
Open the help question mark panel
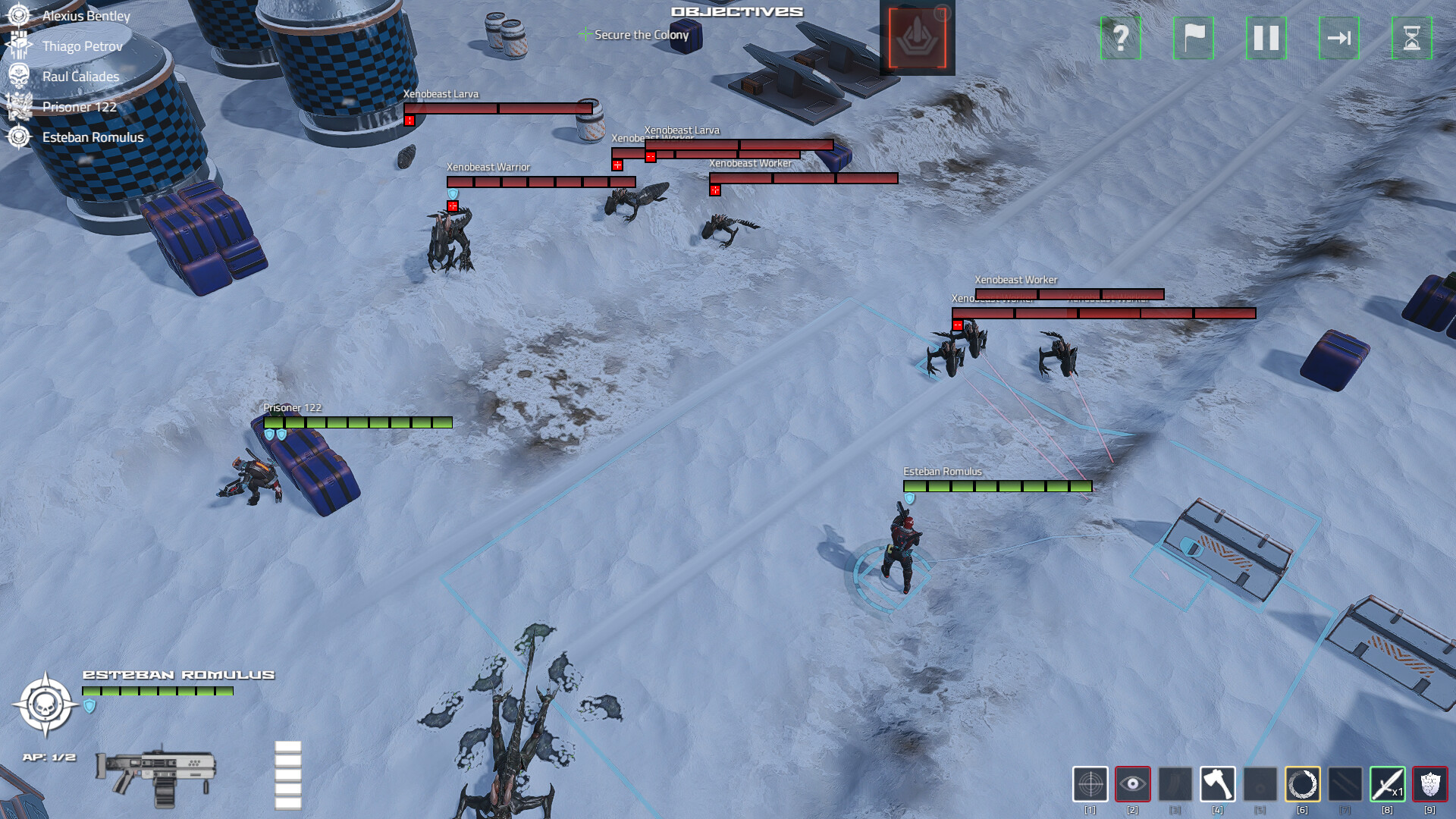pyautogui.click(x=1120, y=39)
